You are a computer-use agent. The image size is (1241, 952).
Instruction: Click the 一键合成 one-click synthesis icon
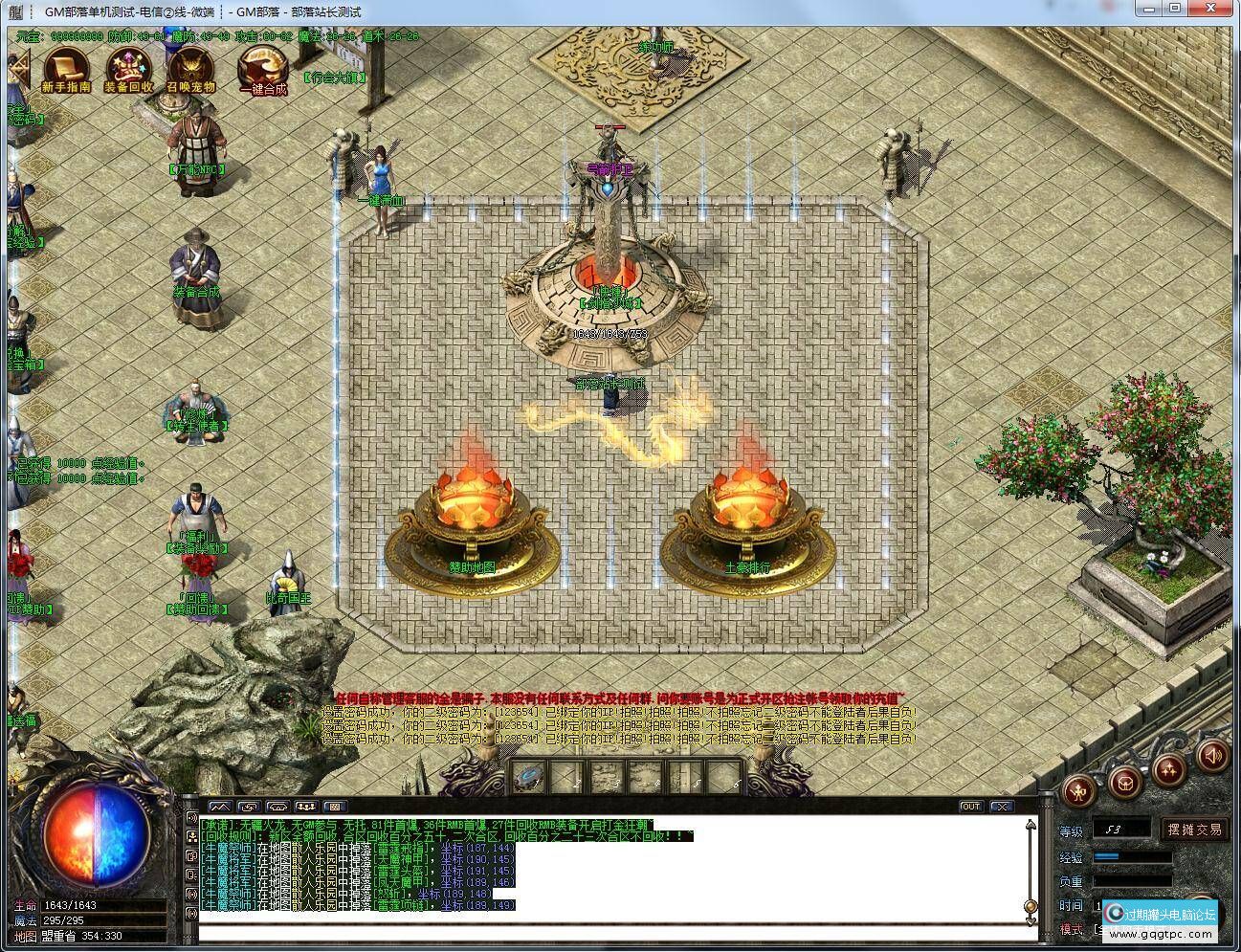tap(262, 68)
